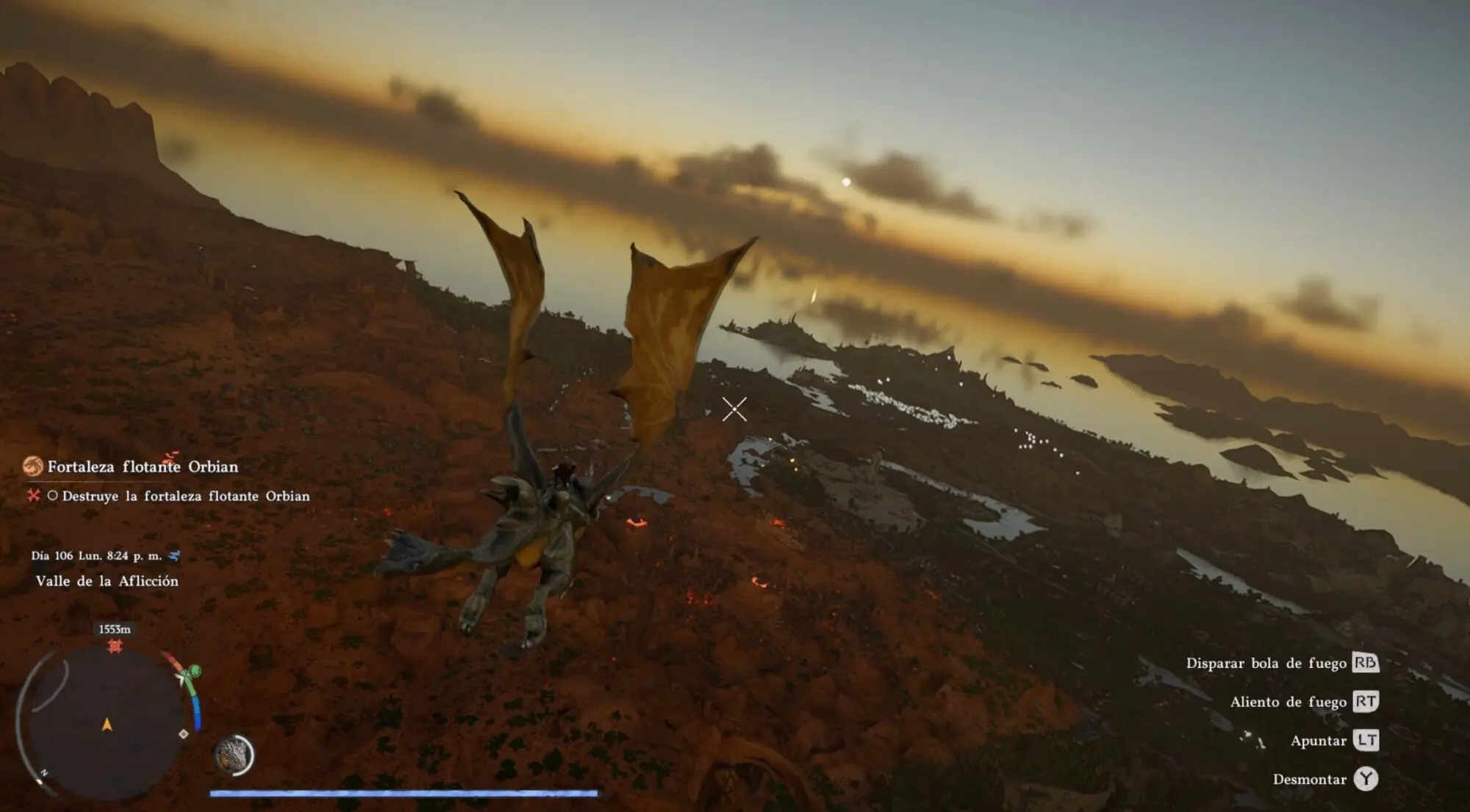Click the red quest marker above the minimap

coord(115,646)
